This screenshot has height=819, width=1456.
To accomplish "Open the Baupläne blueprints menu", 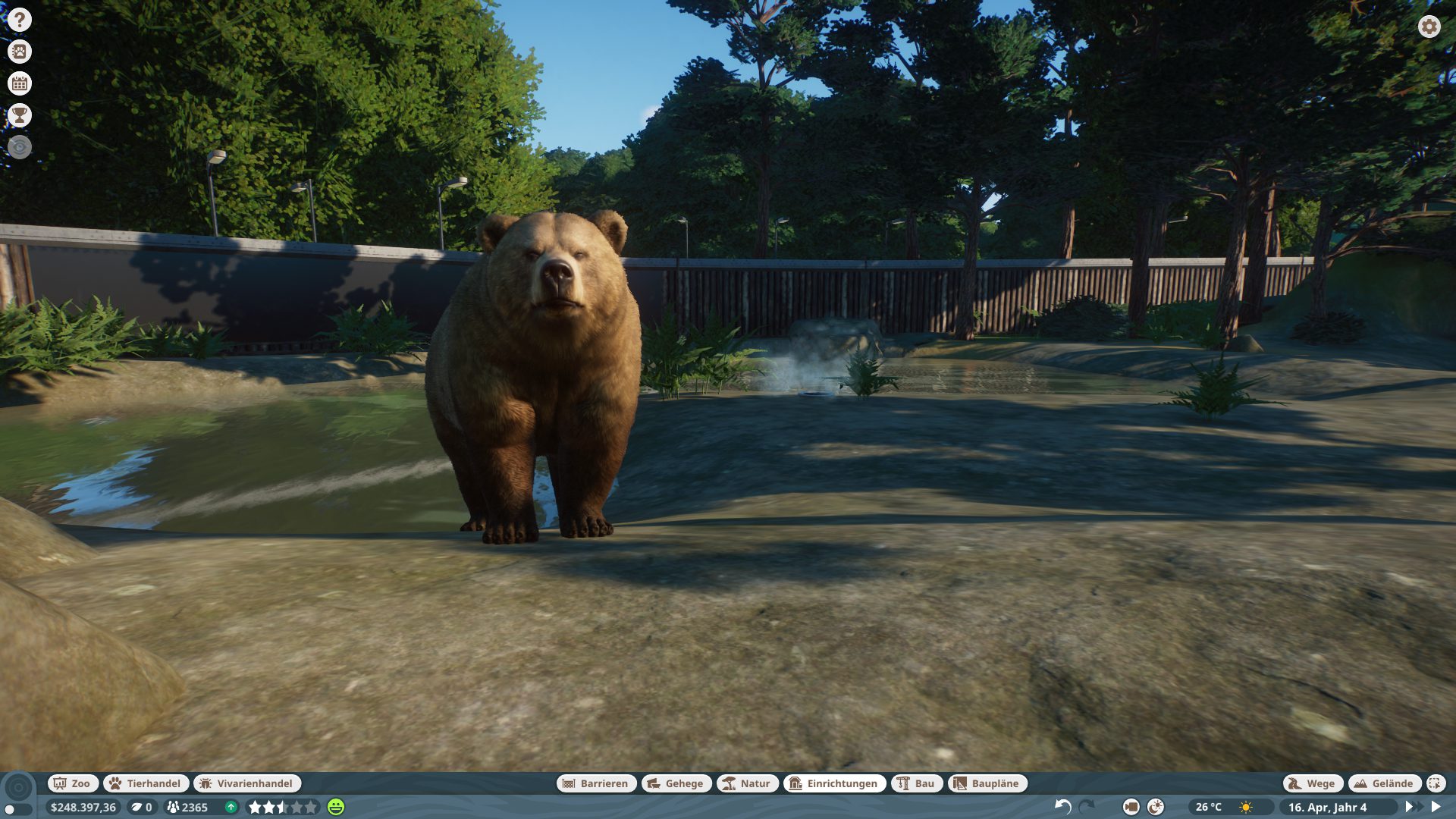I will 987,783.
